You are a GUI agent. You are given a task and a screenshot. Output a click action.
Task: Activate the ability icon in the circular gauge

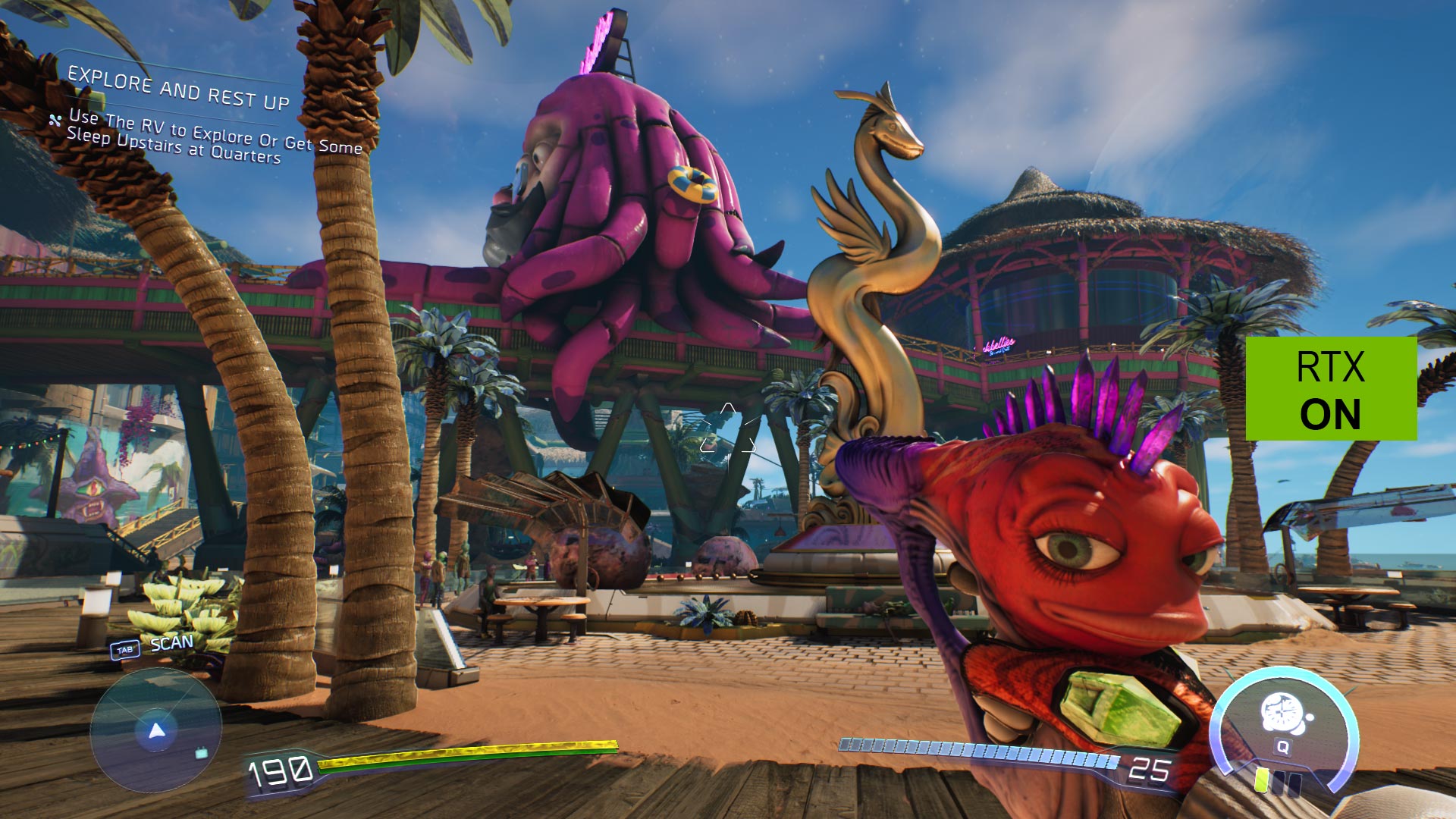pyautogui.click(x=1282, y=714)
